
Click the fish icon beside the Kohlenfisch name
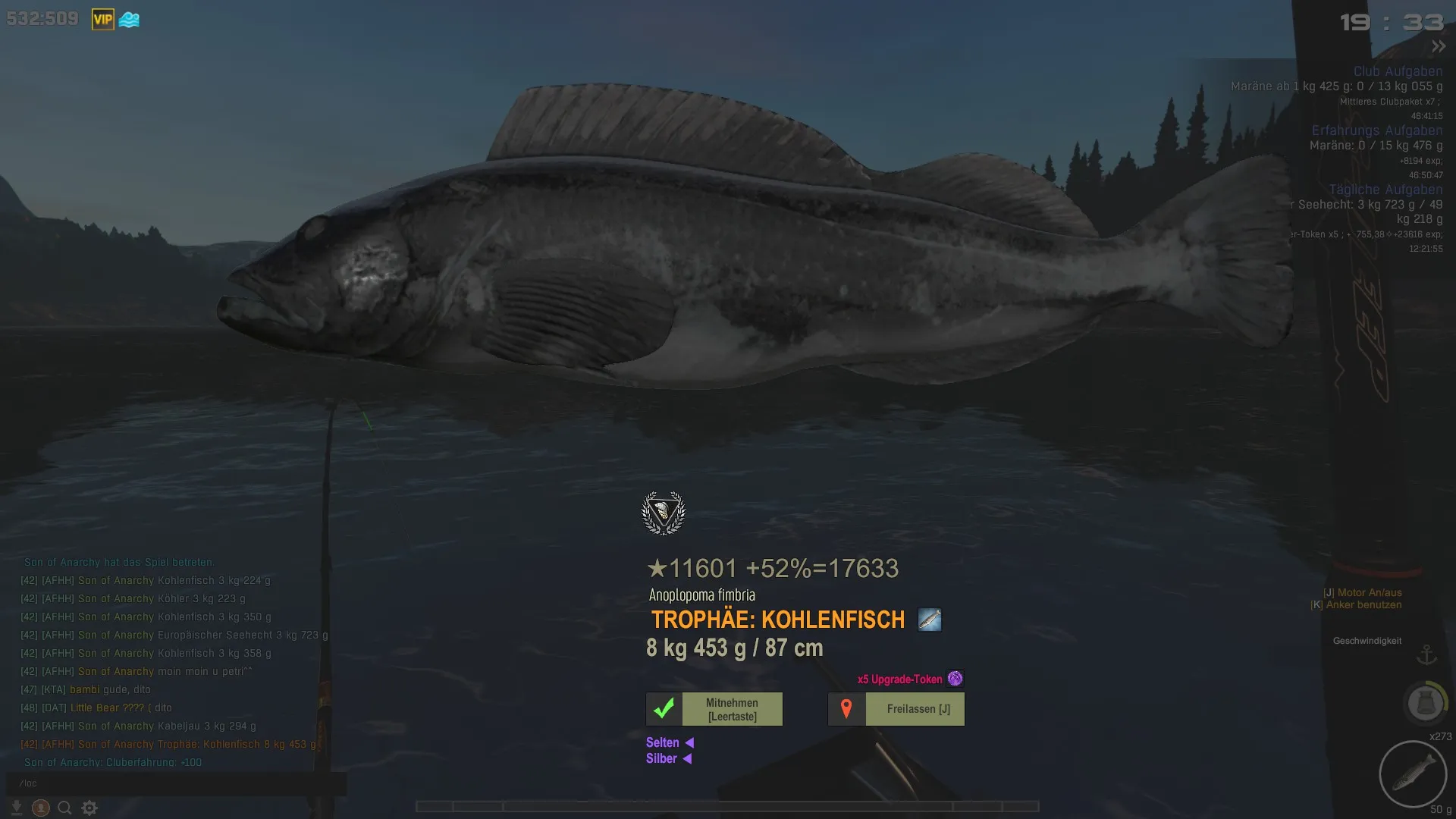[930, 620]
